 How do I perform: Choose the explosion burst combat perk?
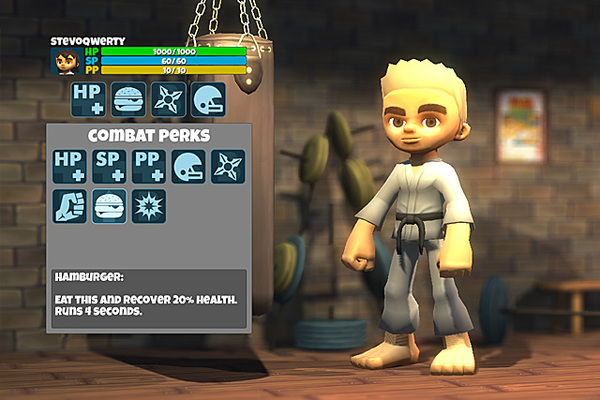coord(149,206)
